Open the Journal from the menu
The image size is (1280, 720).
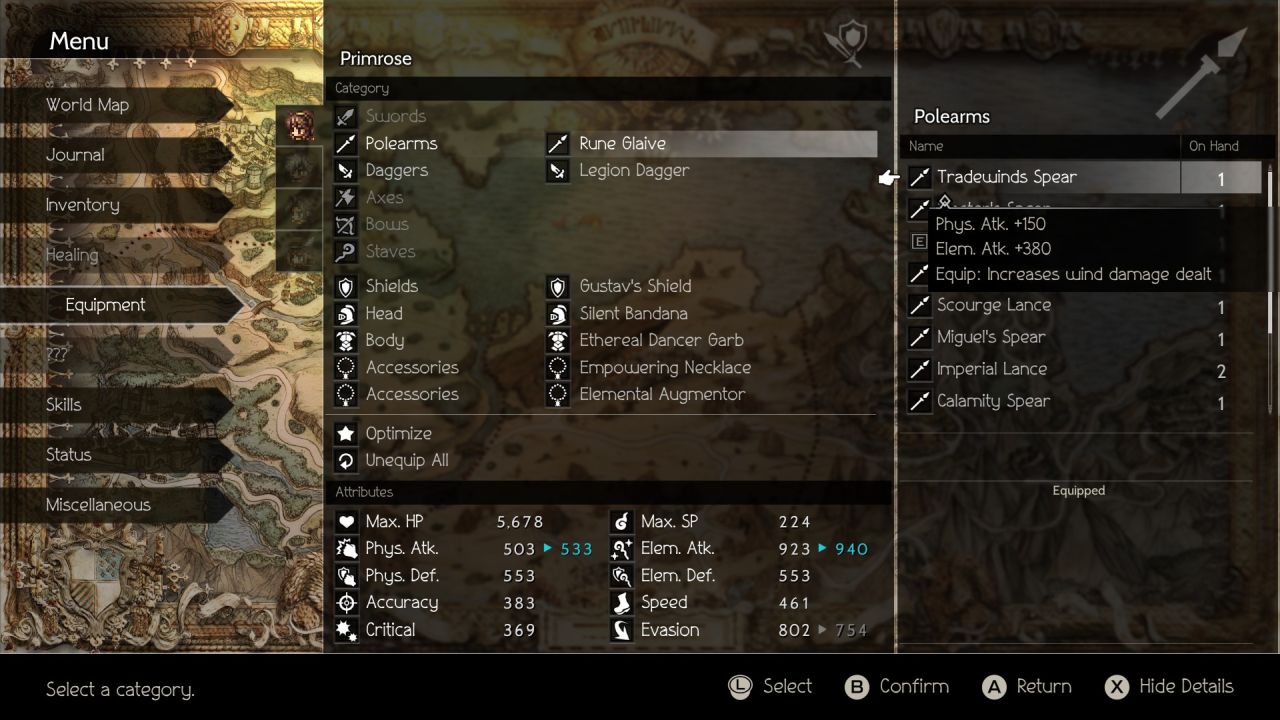(x=75, y=155)
